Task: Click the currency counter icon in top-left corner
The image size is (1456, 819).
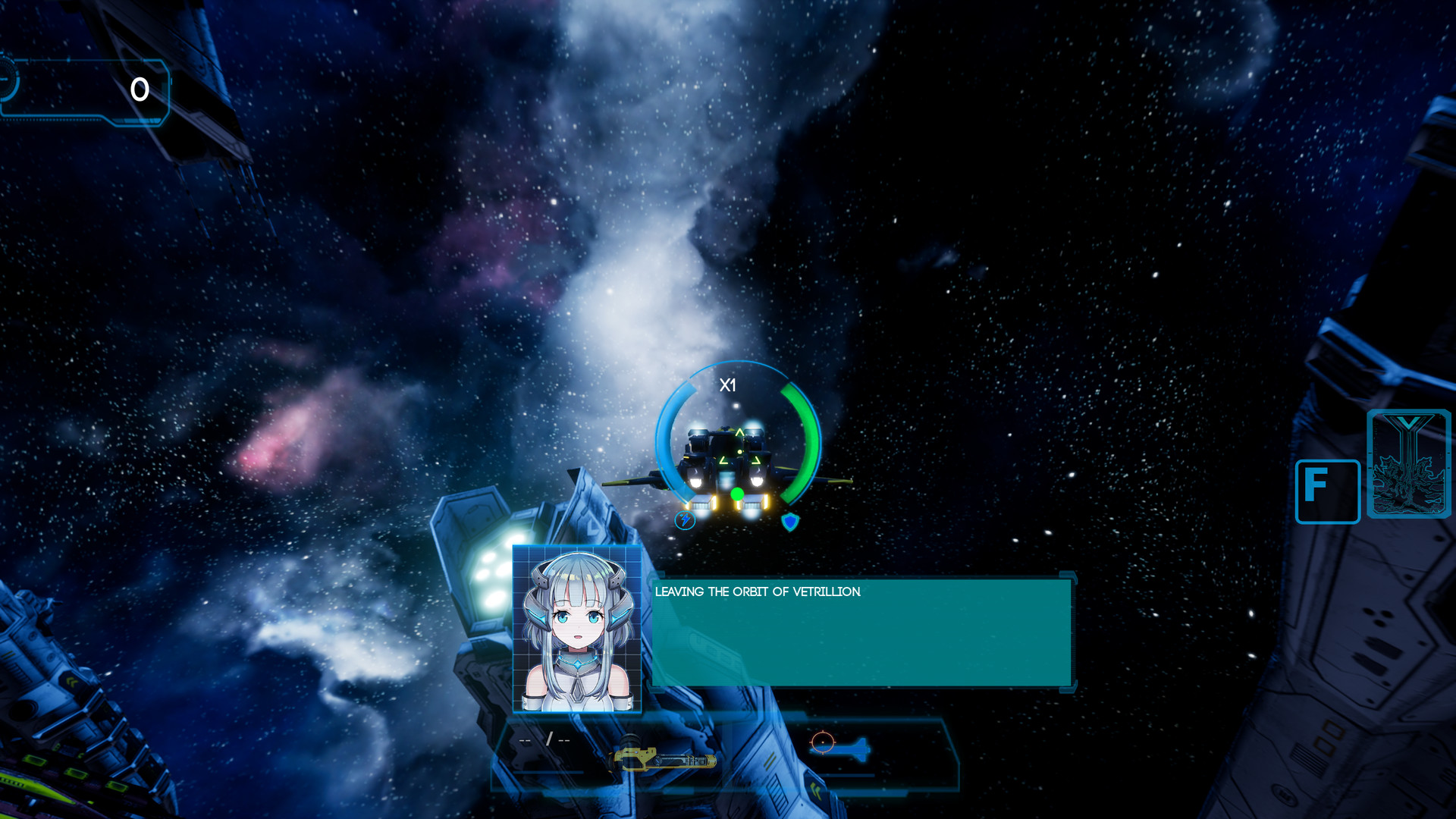Action: pos(139,89)
